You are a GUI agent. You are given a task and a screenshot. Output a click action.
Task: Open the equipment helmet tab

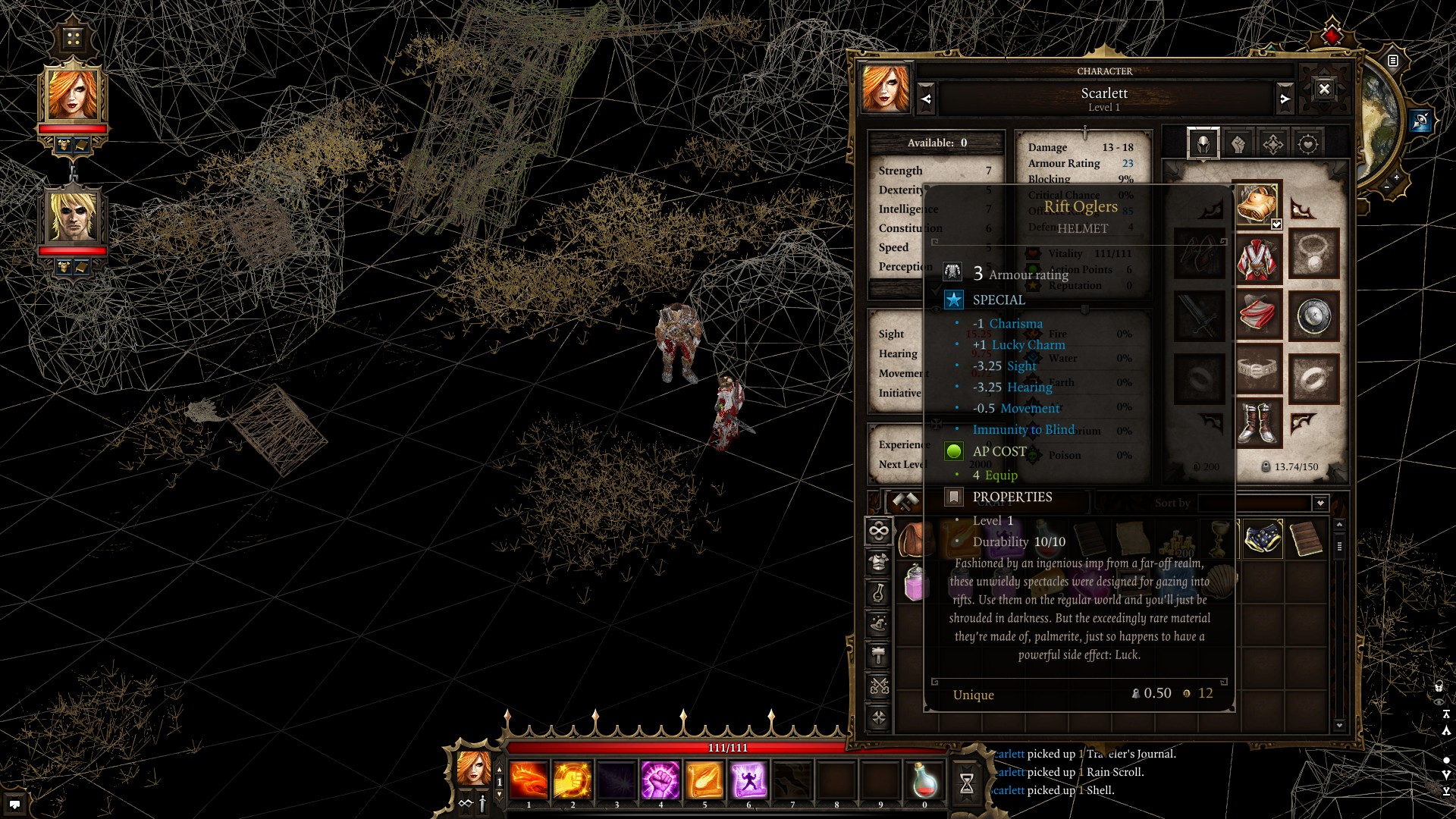pyautogui.click(x=1203, y=143)
